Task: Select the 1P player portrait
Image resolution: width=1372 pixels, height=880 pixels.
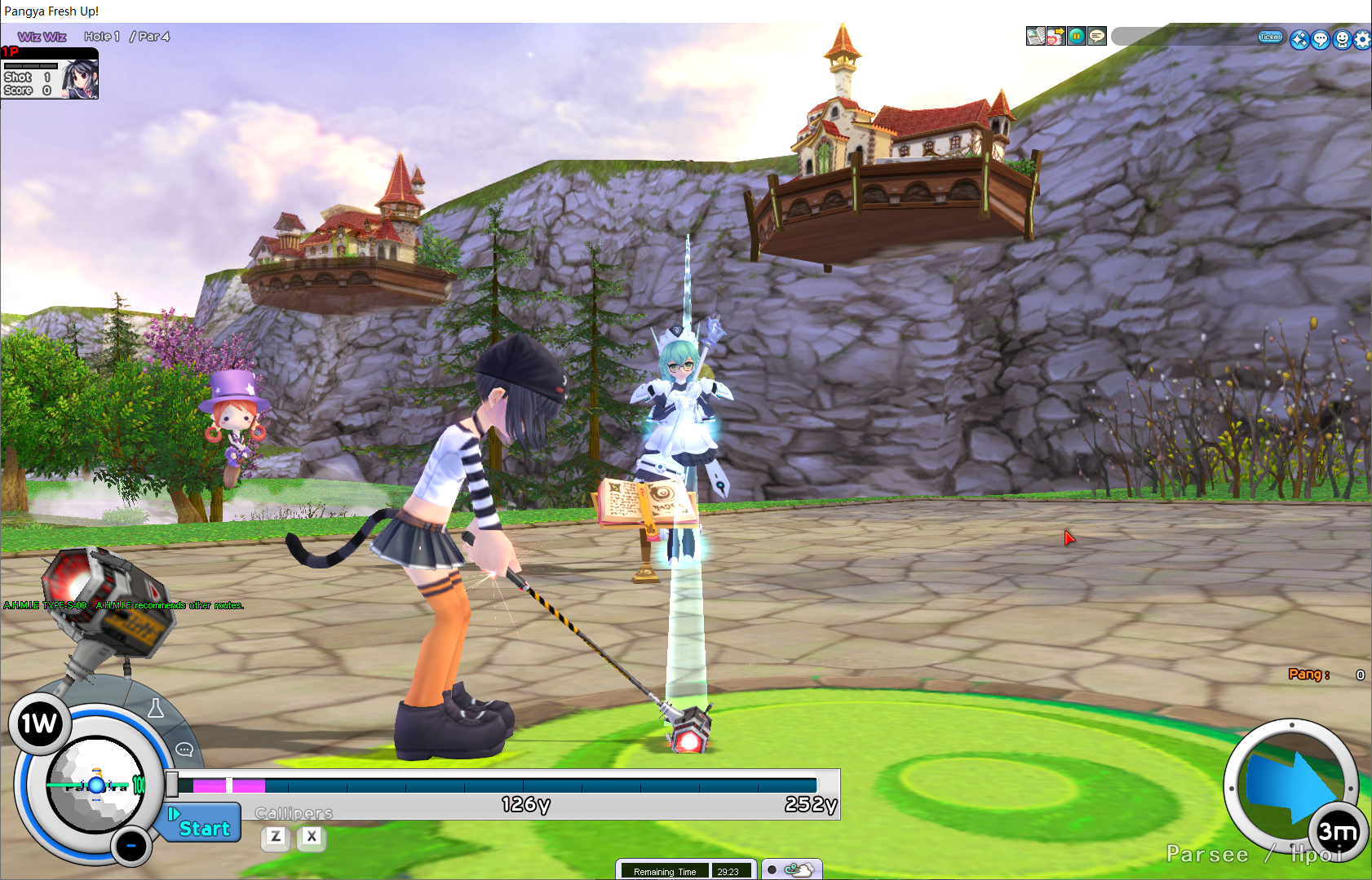Action: (80, 78)
